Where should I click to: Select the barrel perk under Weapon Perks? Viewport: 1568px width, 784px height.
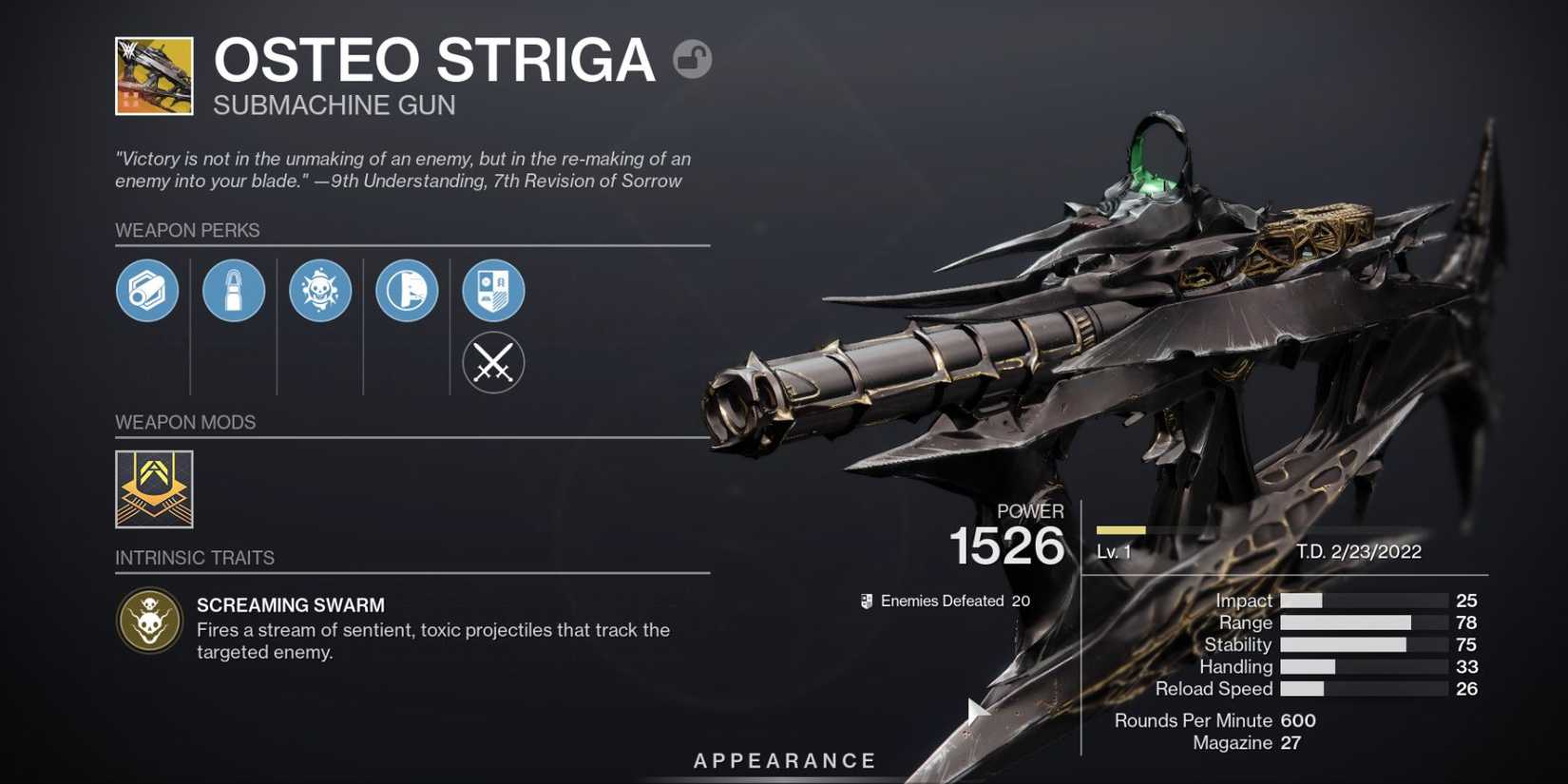coord(147,291)
